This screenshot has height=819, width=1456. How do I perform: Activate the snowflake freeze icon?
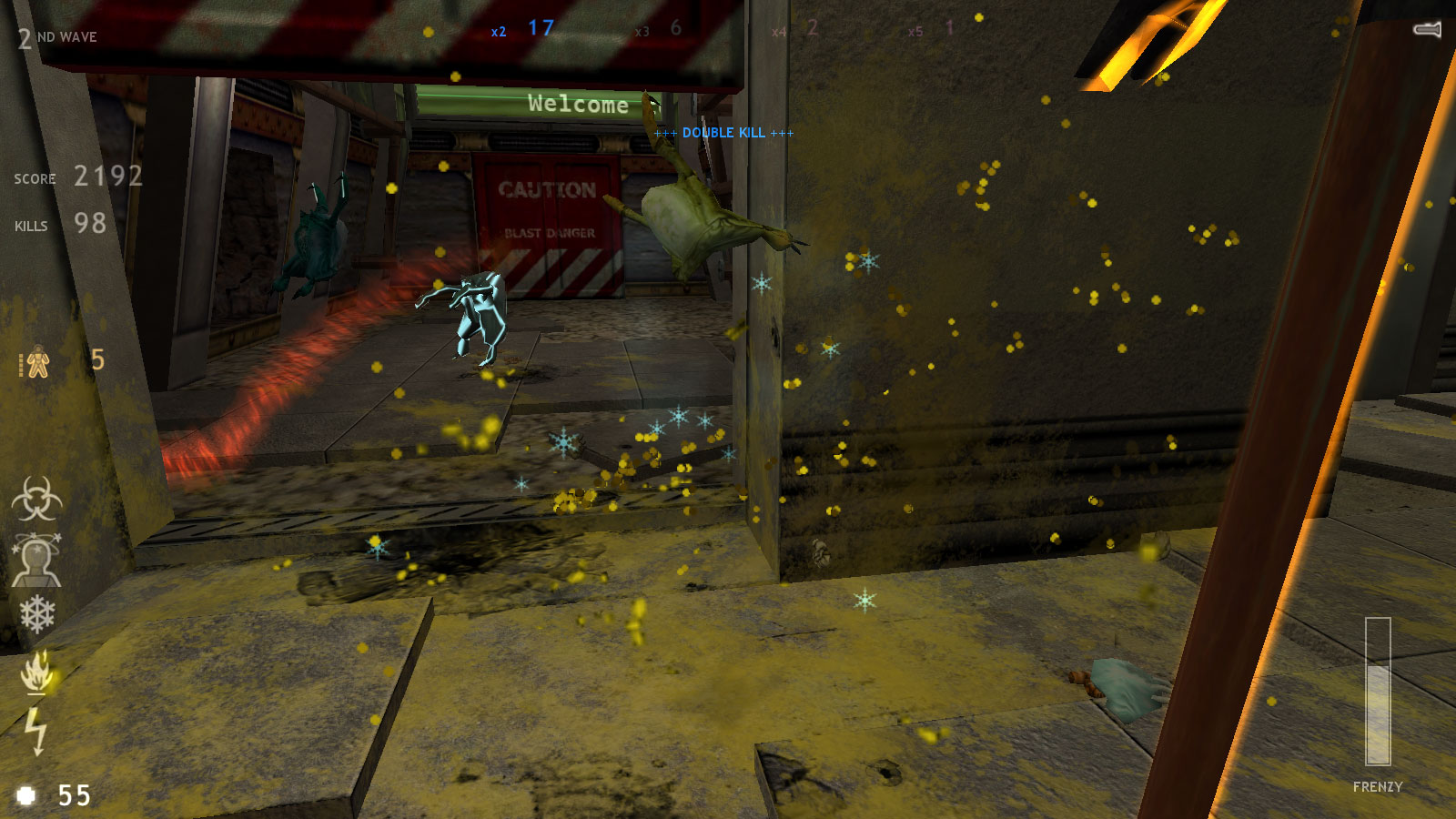[x=36, y=614]
